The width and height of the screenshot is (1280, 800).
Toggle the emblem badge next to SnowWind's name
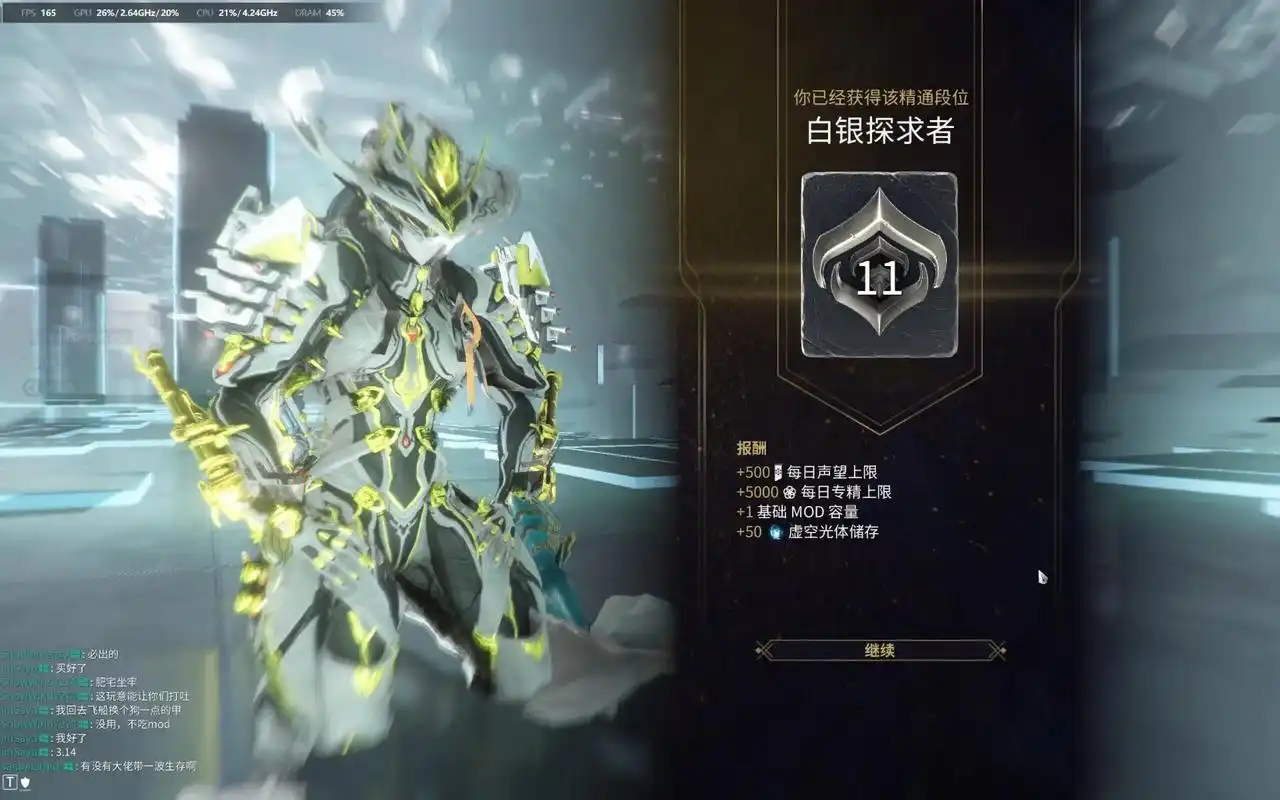[x=82, y=724]
